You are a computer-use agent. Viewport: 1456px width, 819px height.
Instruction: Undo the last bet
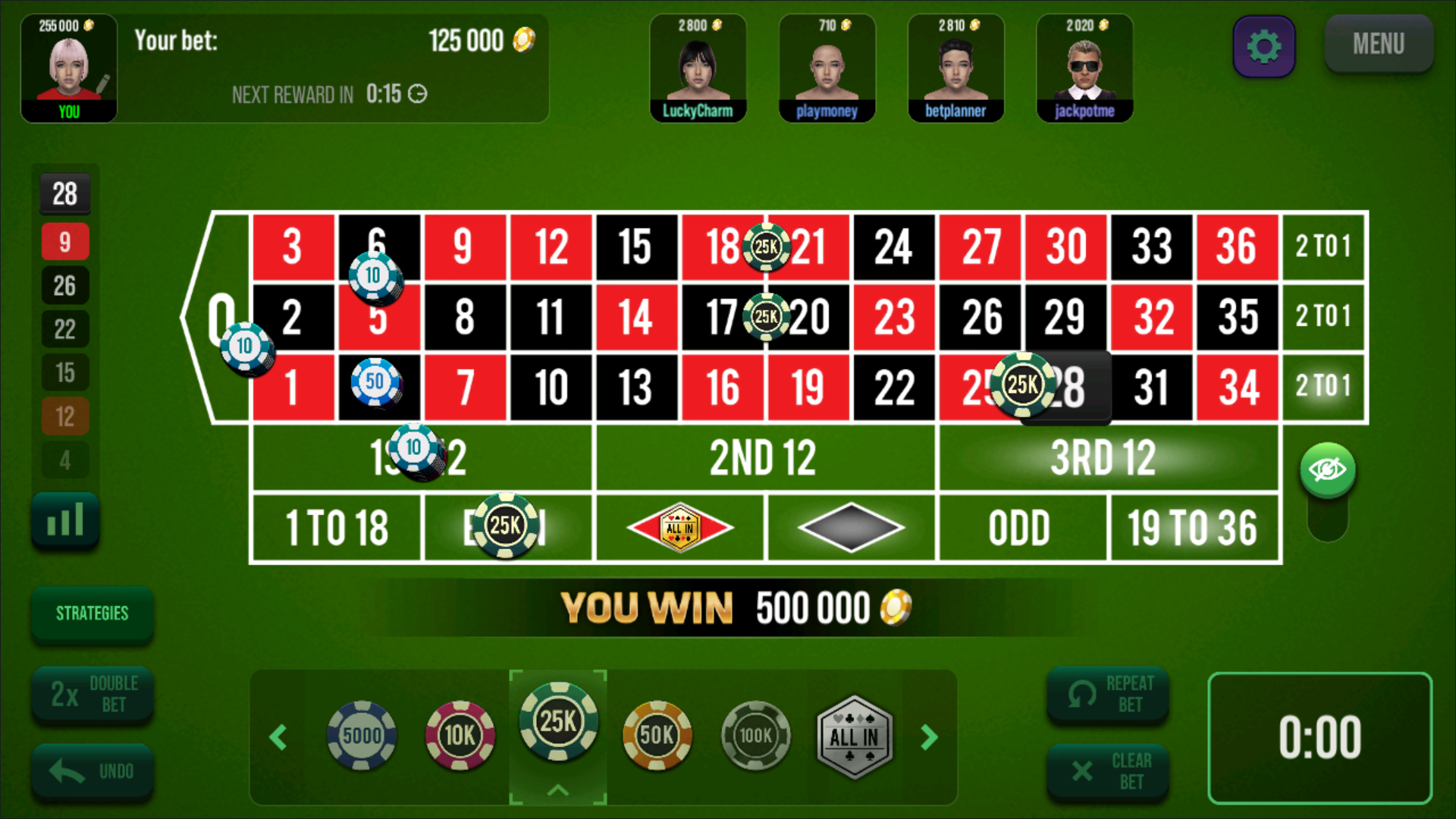[x=92, y=772]
